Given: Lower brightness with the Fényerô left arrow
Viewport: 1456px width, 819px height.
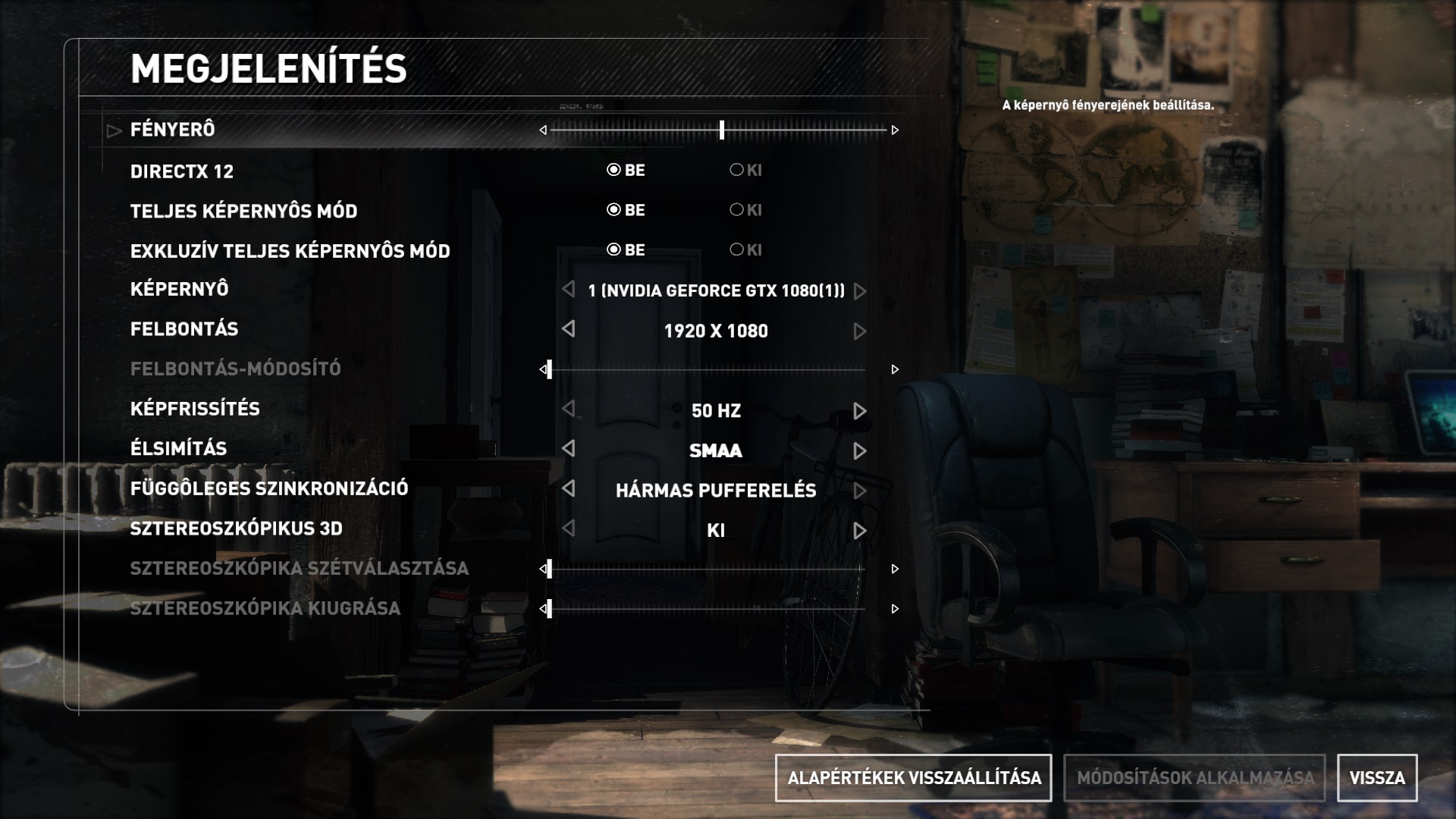Looking at the screenshot, I should pyautogui.click(x=543, y=130).
